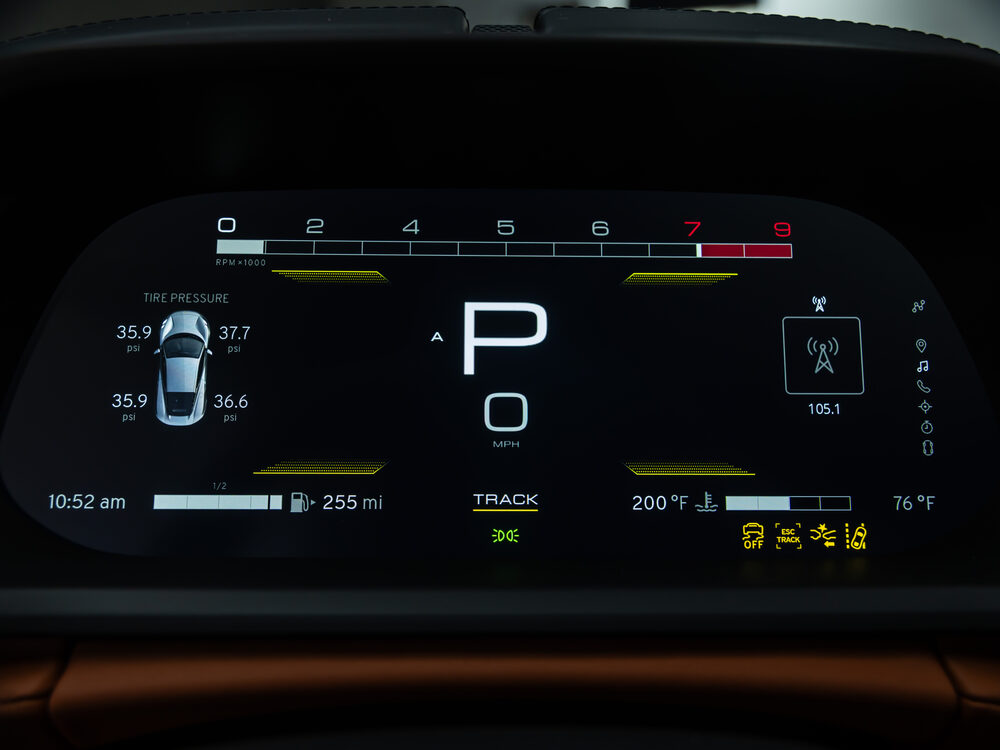Toggle the traction control OFF indicator
Image resolution: width=1000 pixels, height=750 pixels.
pos(753,536)
